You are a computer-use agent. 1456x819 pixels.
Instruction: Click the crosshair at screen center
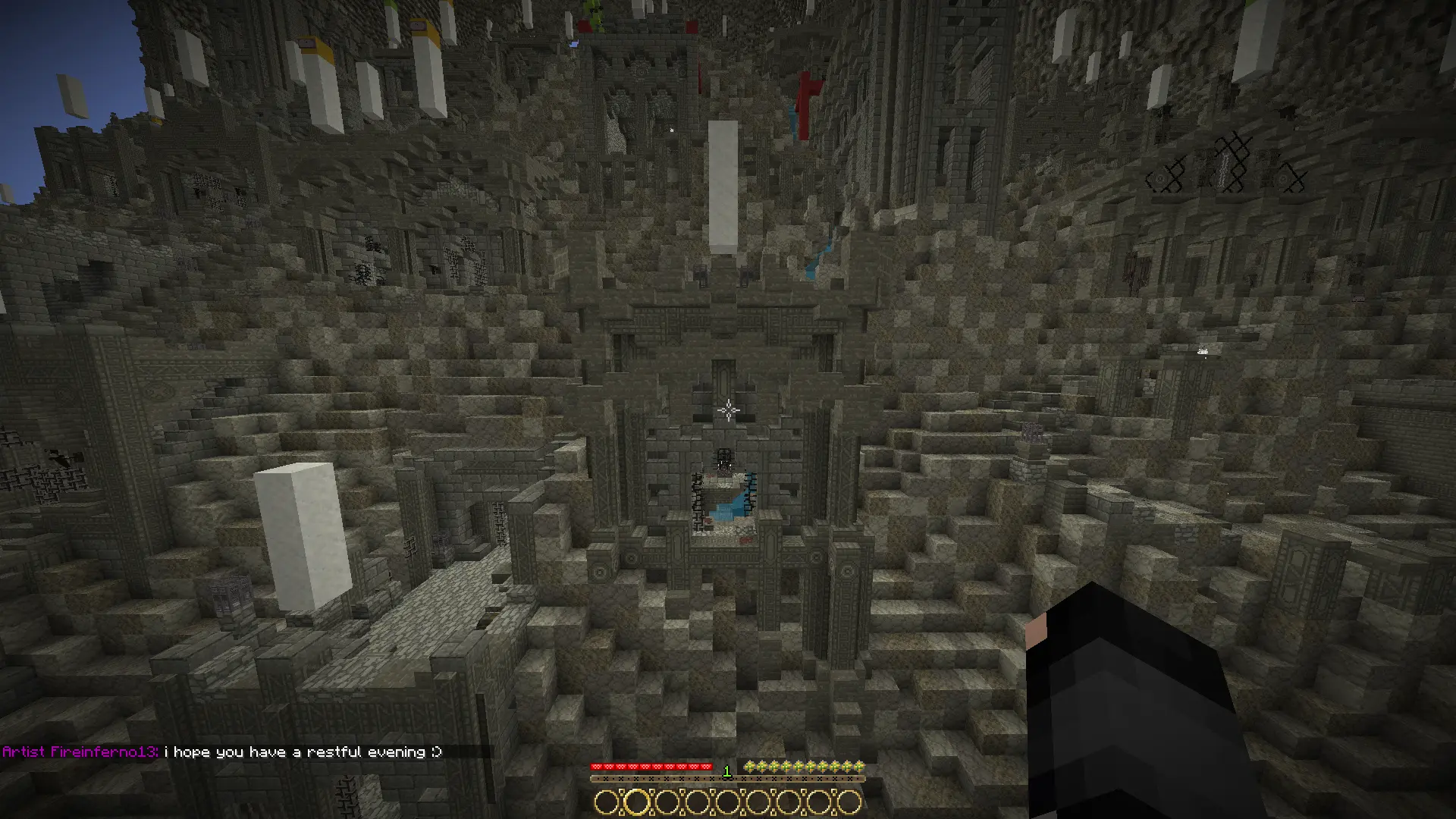(726, 409)
